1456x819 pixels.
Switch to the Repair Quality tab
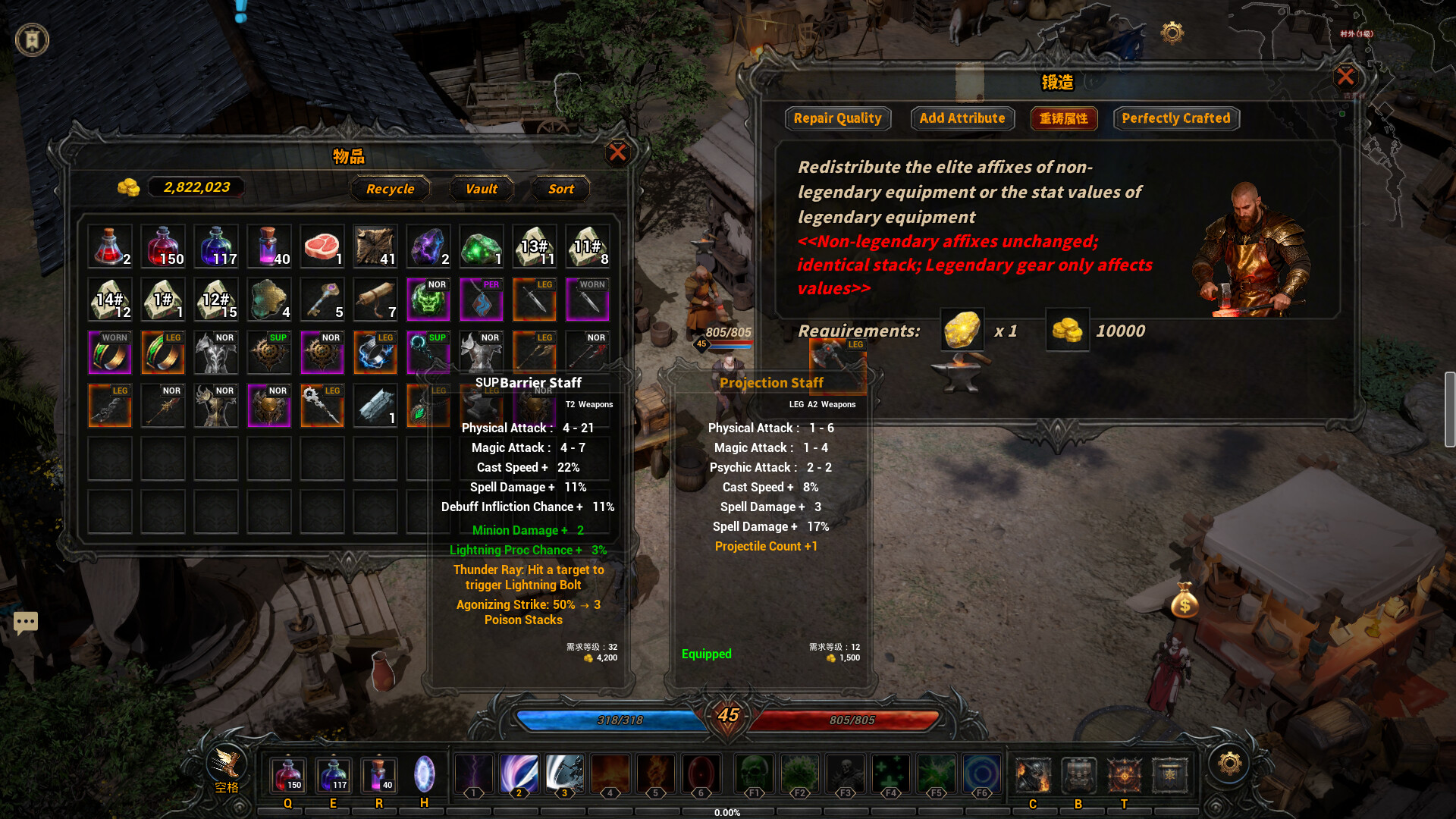tap(838, 118)
